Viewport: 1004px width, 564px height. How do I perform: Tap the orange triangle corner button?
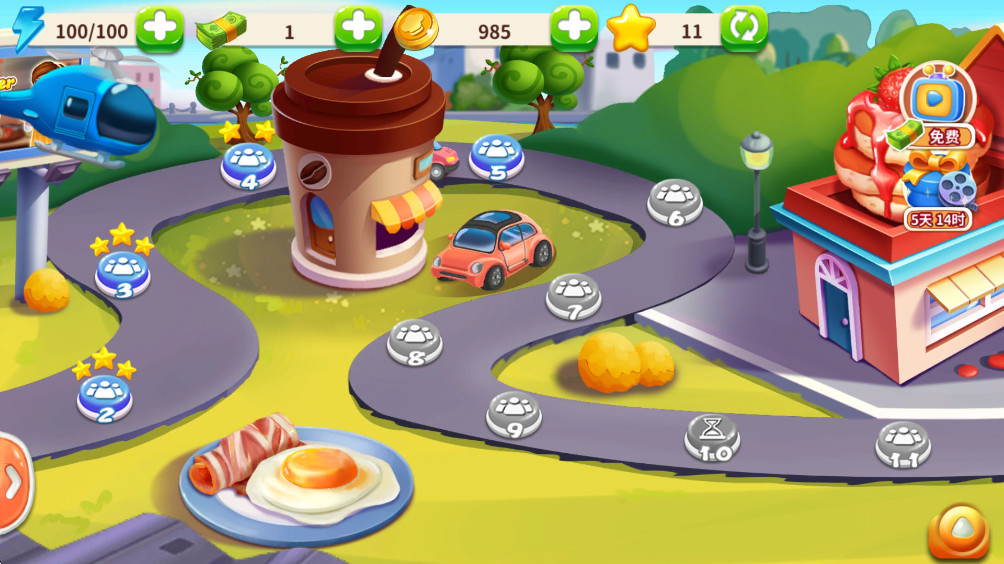958,531
